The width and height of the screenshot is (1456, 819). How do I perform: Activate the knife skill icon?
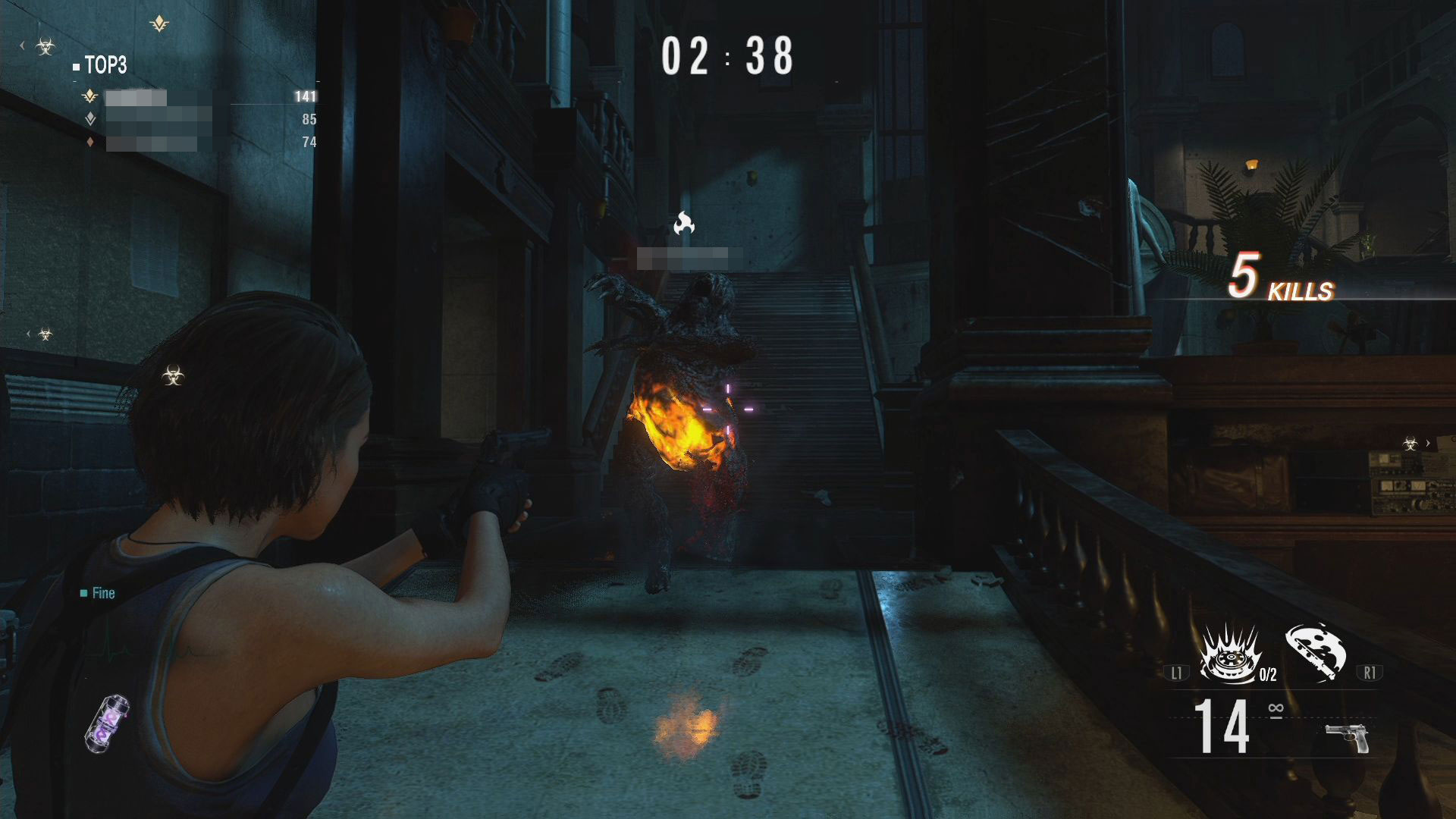(x=1316, y=651)
